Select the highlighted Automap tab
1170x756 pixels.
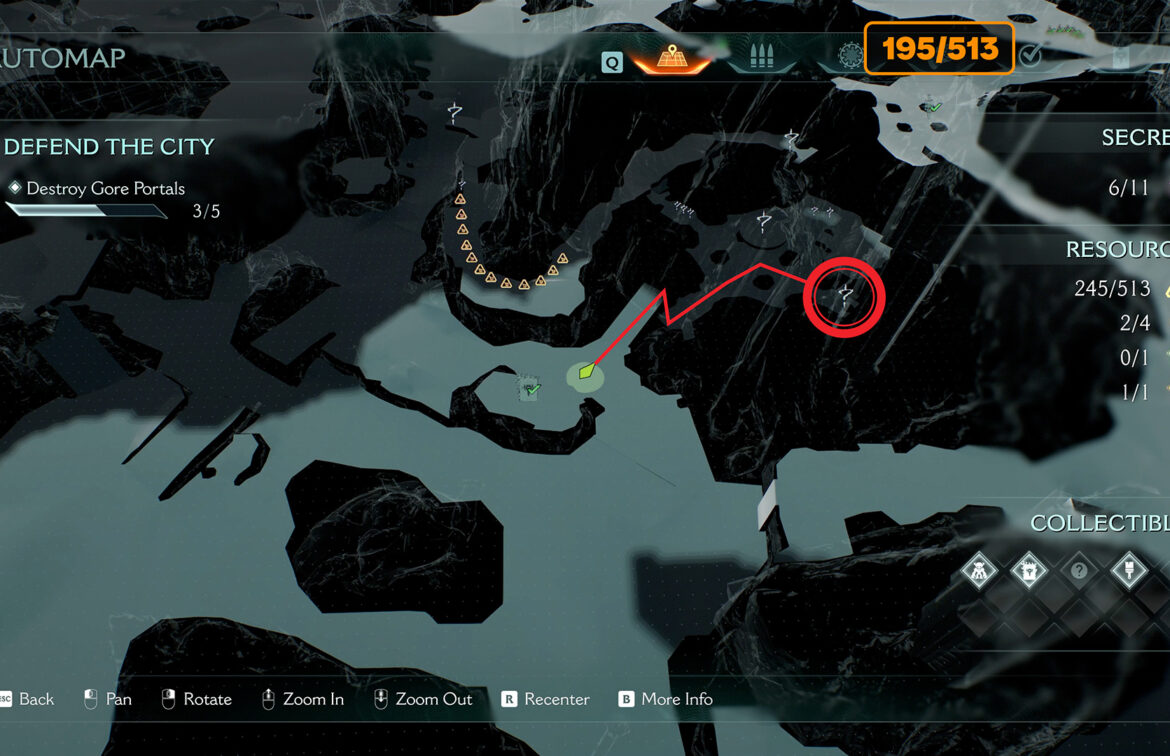click(x=670, y=57)
